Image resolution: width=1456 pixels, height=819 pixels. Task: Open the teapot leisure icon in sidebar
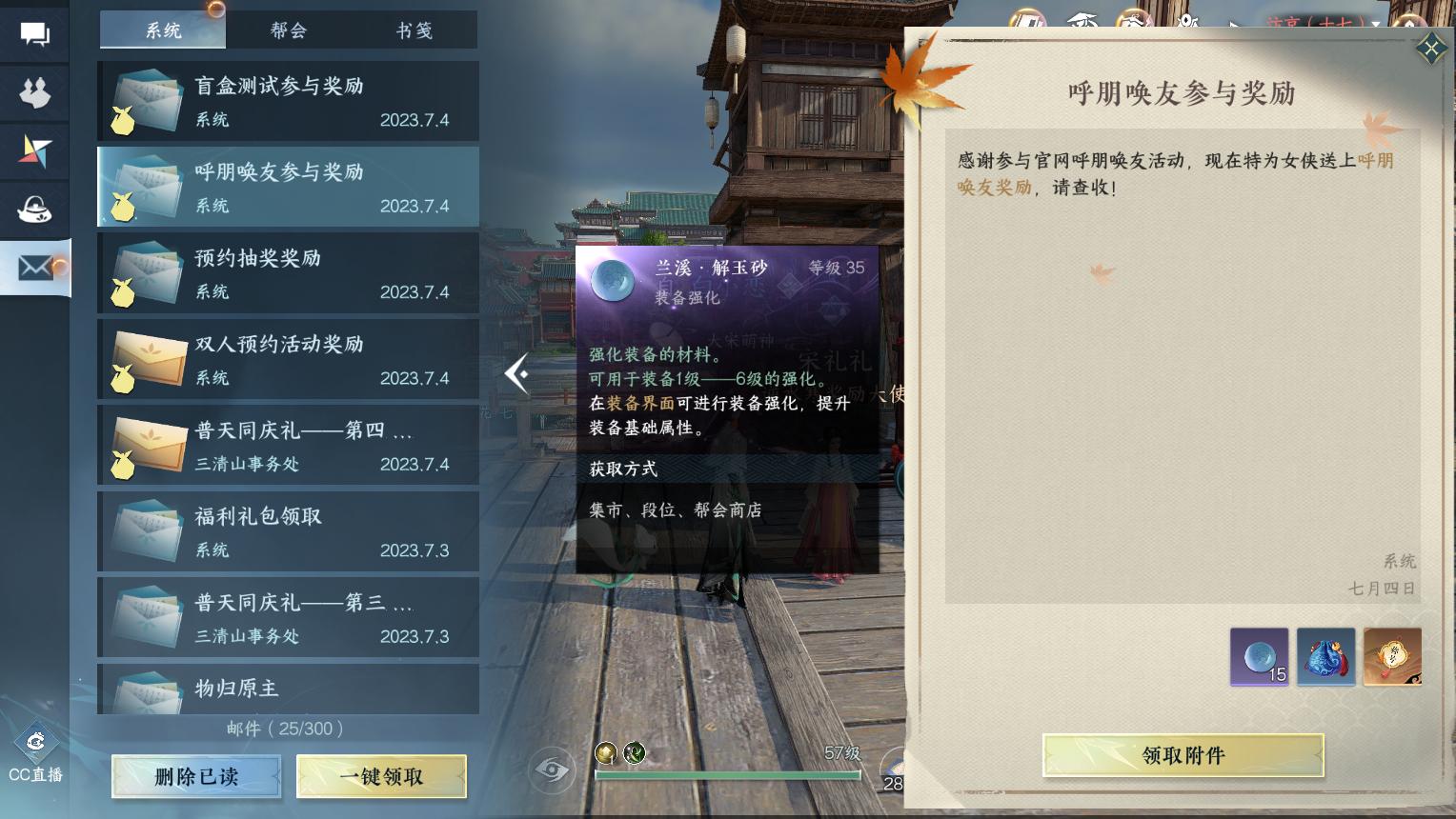[x=34, y=210]
